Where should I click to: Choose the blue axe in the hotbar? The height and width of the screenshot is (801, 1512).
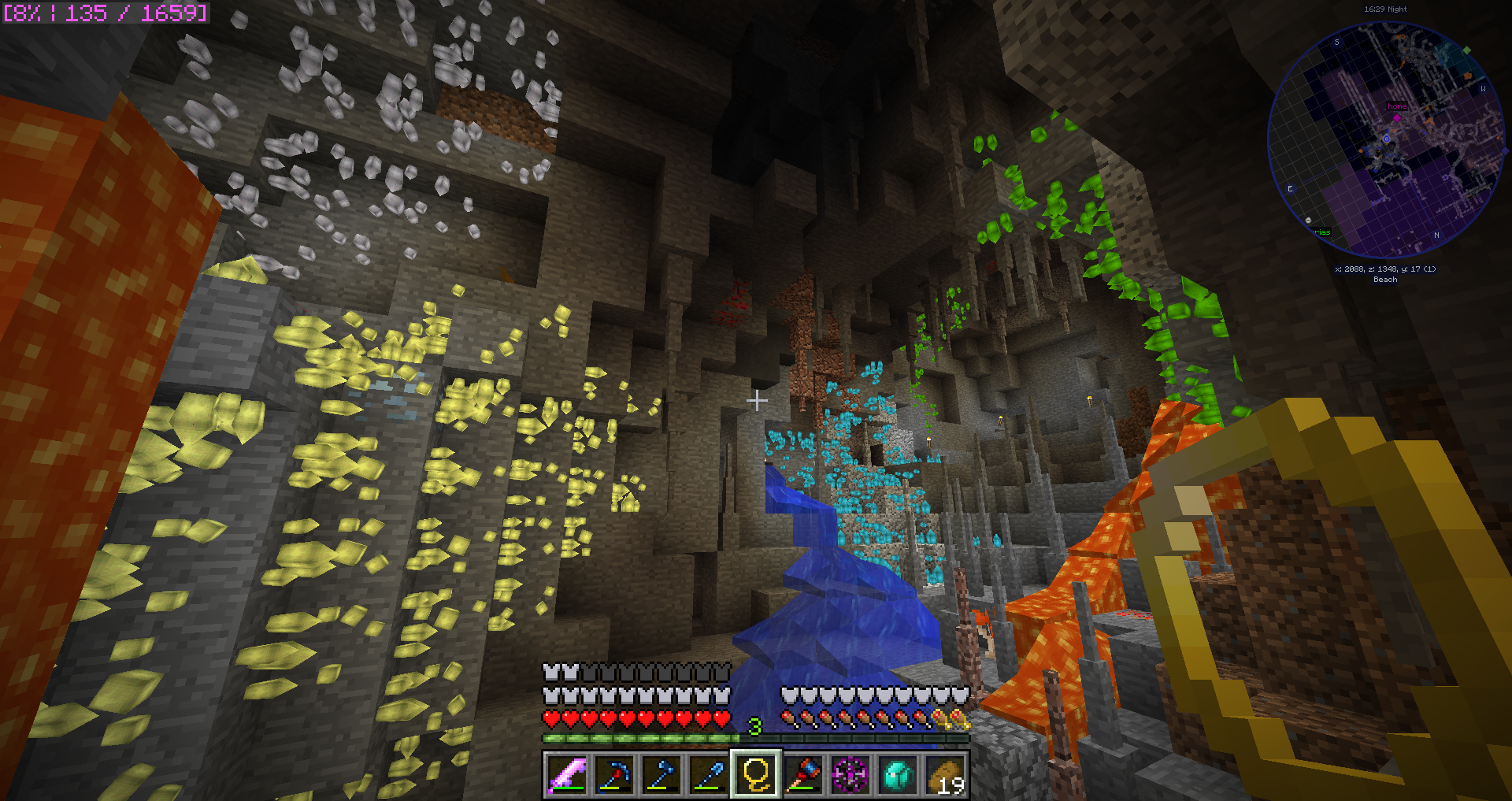661,774
